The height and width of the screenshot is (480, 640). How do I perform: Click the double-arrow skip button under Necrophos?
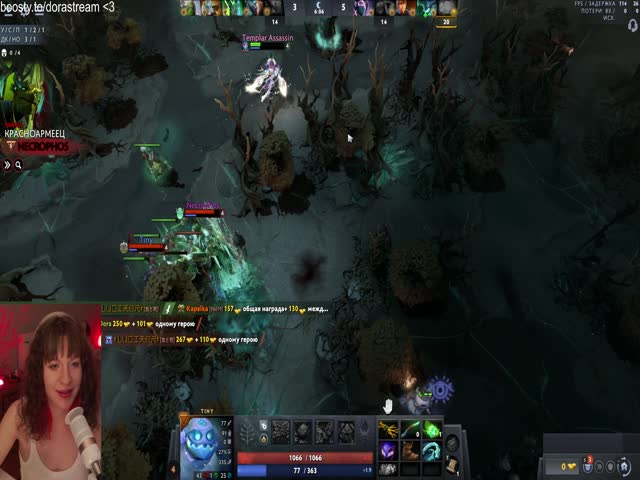(x=6, y=165)
